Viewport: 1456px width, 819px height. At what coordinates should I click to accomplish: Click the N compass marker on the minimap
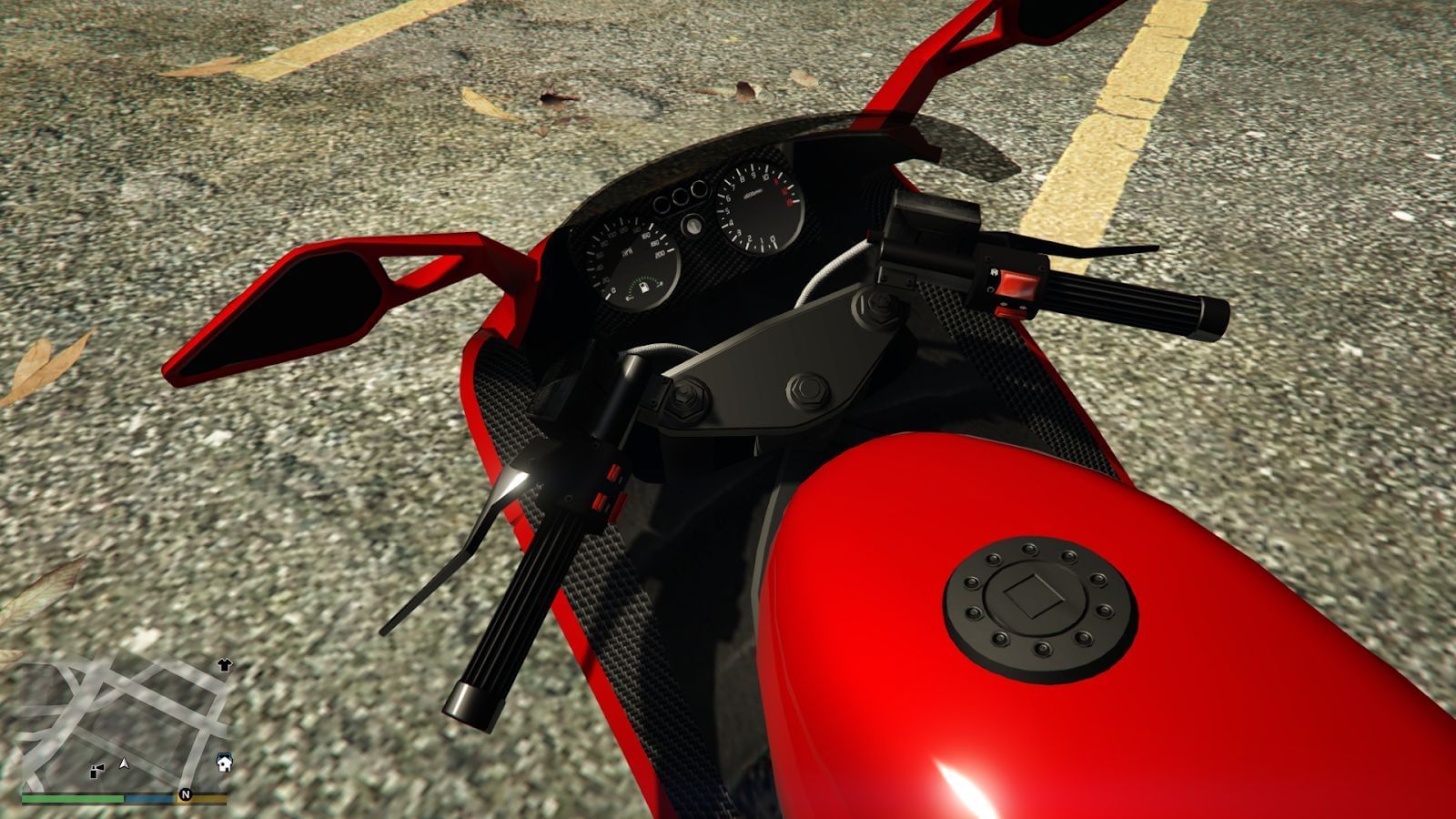coord(185,794)
